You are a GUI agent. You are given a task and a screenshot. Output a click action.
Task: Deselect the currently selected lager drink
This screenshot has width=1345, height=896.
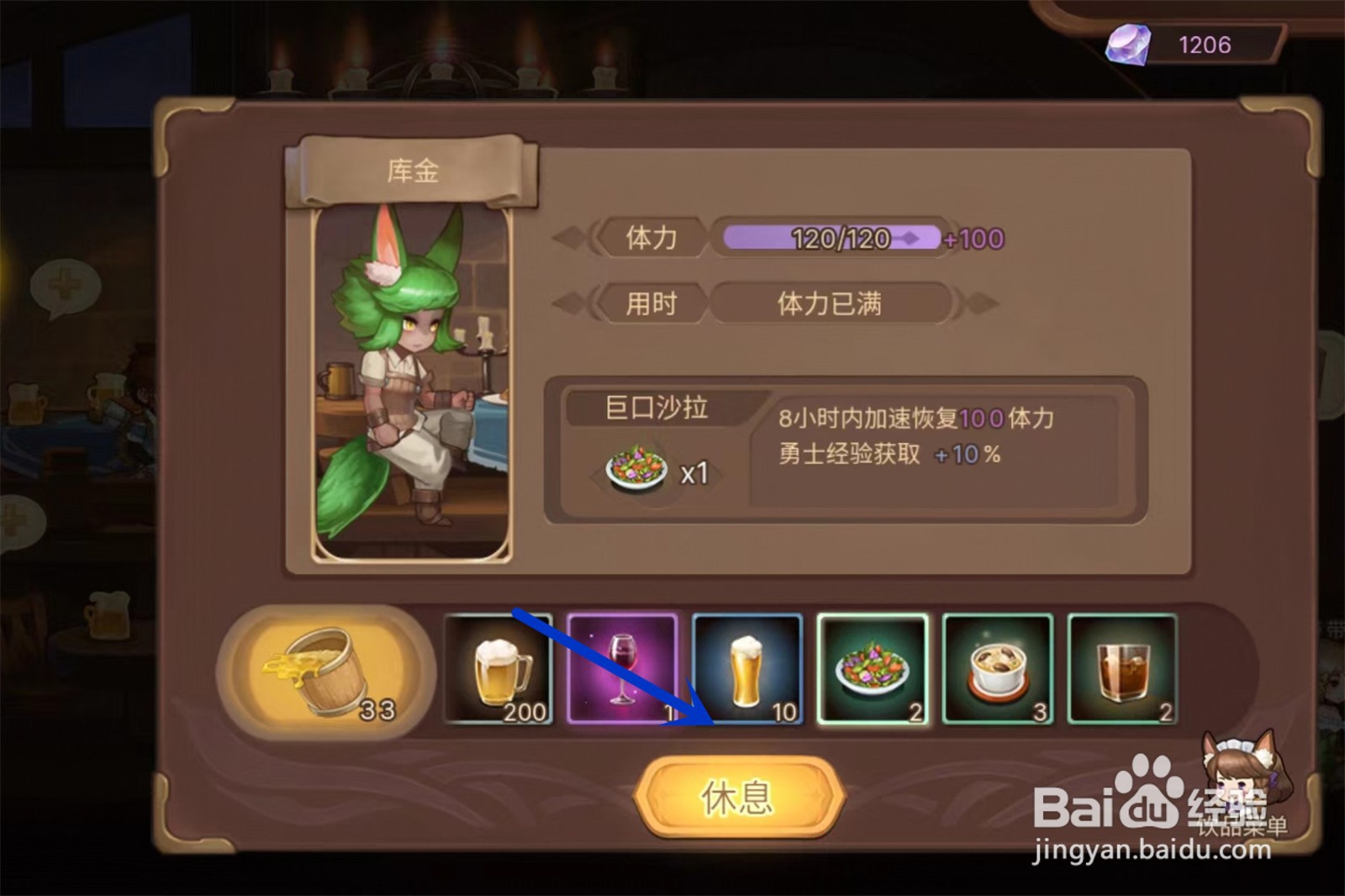click(747, 668)
